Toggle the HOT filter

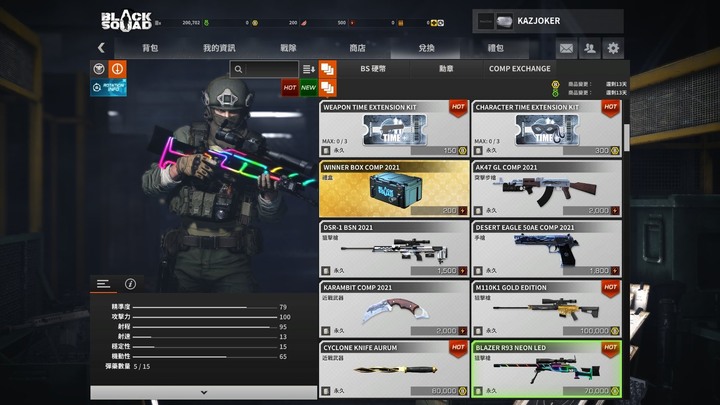(x=290, y=88)
